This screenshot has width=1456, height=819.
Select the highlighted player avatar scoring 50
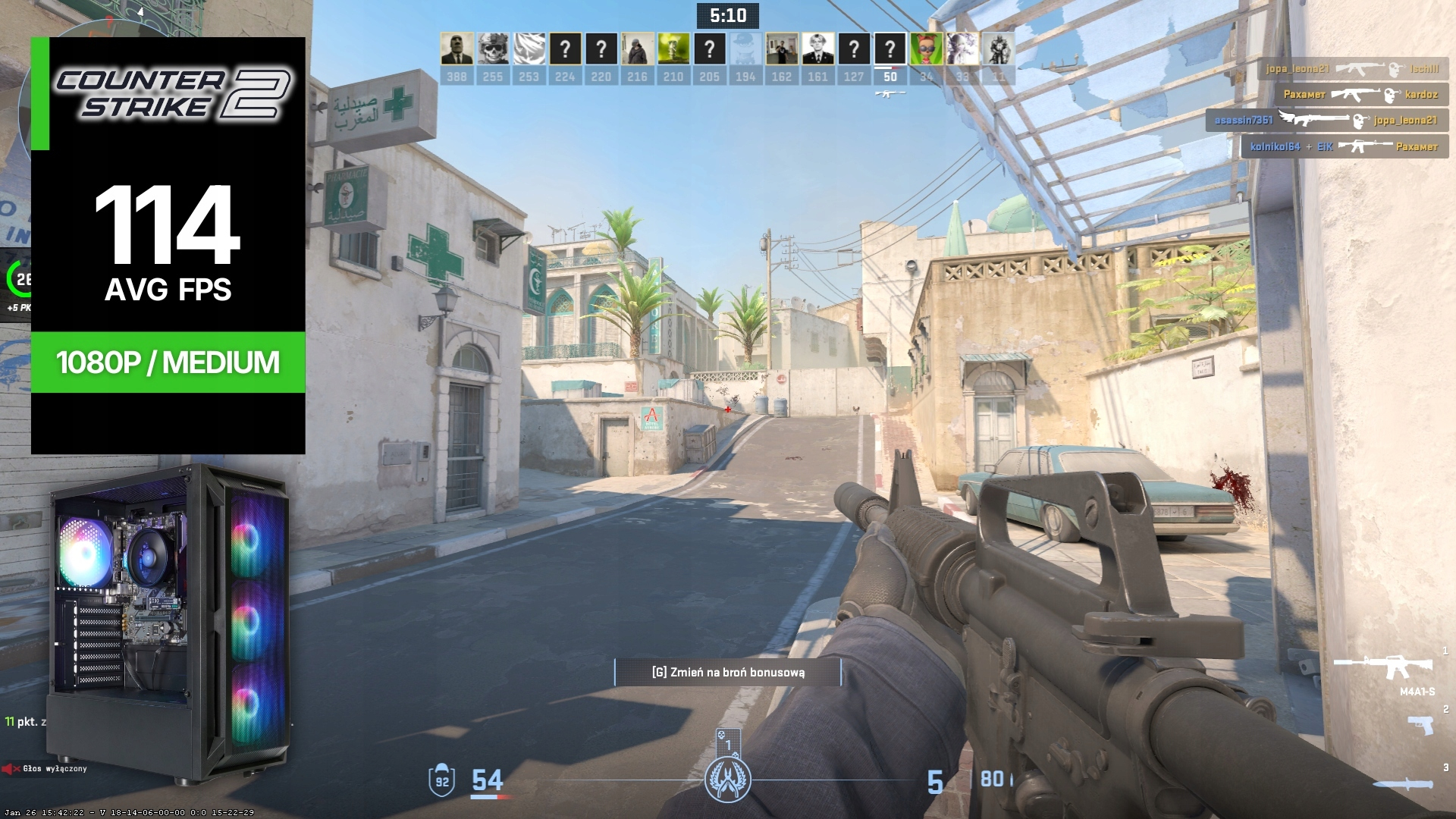[x=890, y=49]
